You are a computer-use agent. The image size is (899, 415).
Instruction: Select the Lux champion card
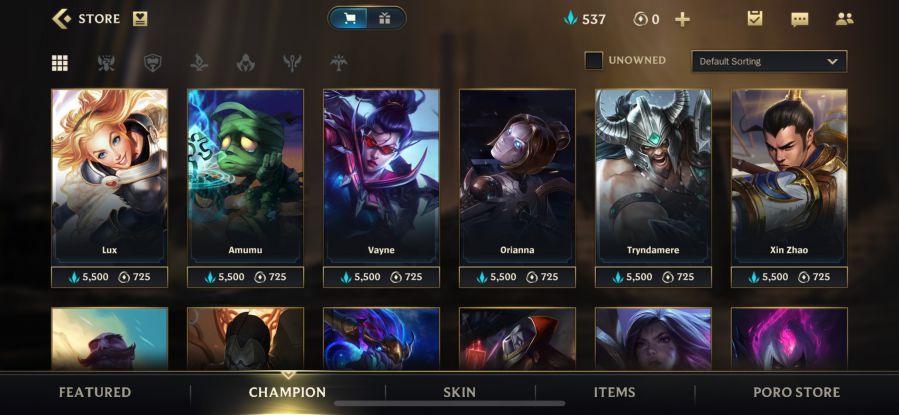pos(109,176)
